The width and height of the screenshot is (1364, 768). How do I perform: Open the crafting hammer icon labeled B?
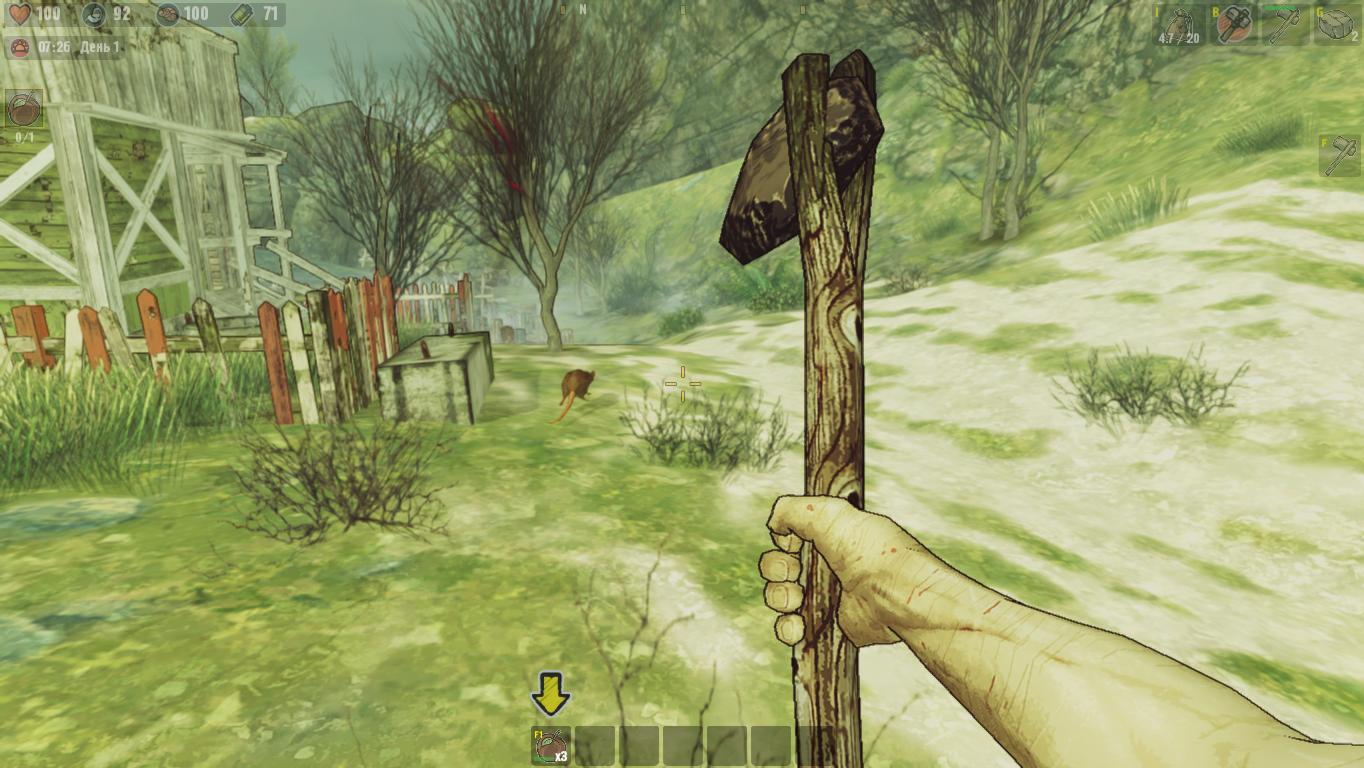coord(1234,24)
